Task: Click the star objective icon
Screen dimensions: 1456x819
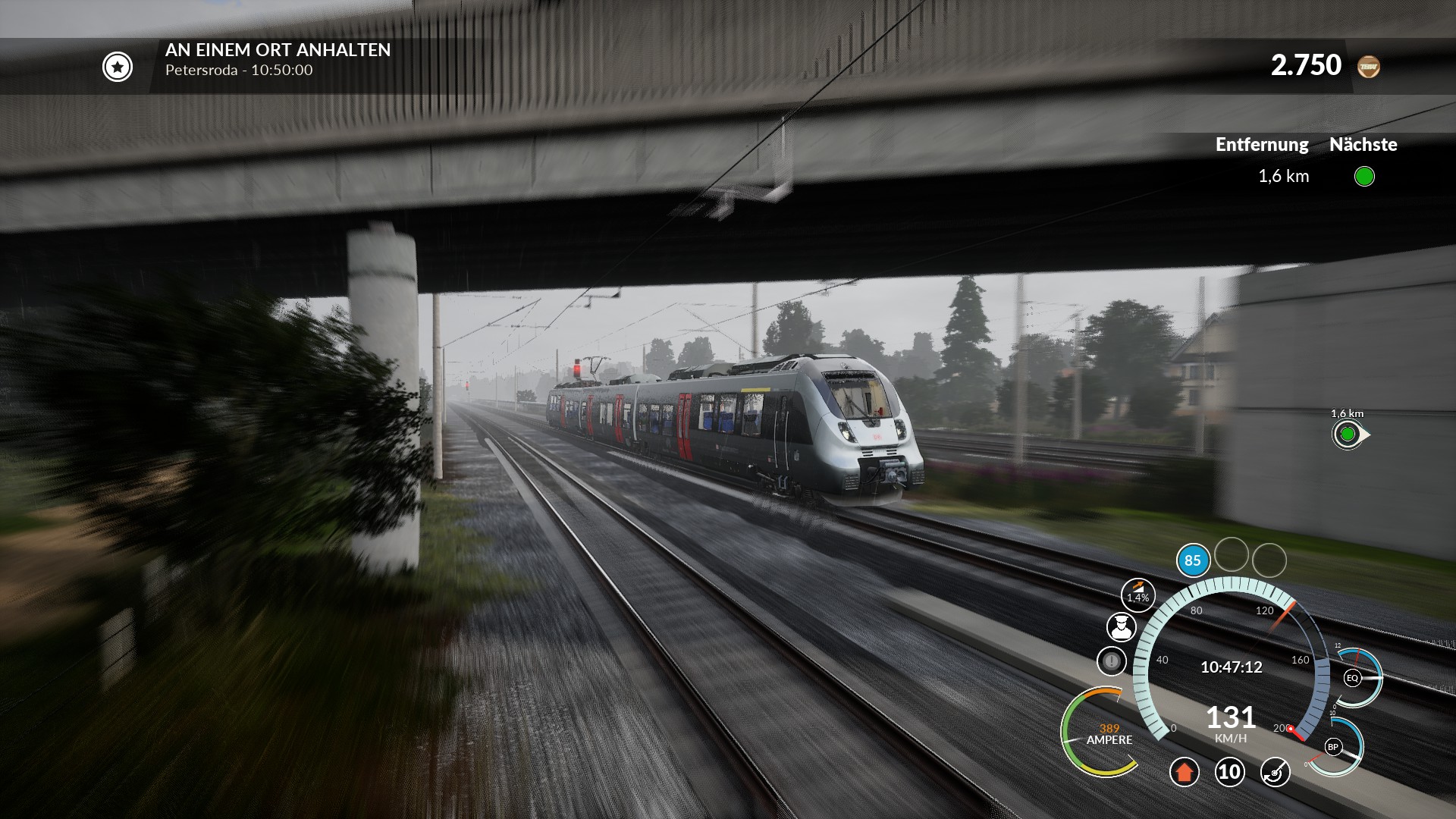Action: 118,67
